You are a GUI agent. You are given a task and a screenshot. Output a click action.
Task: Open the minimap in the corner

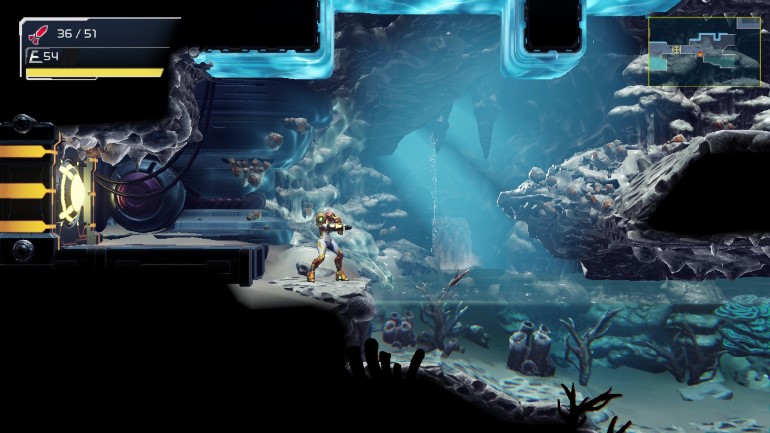[705, 50]
